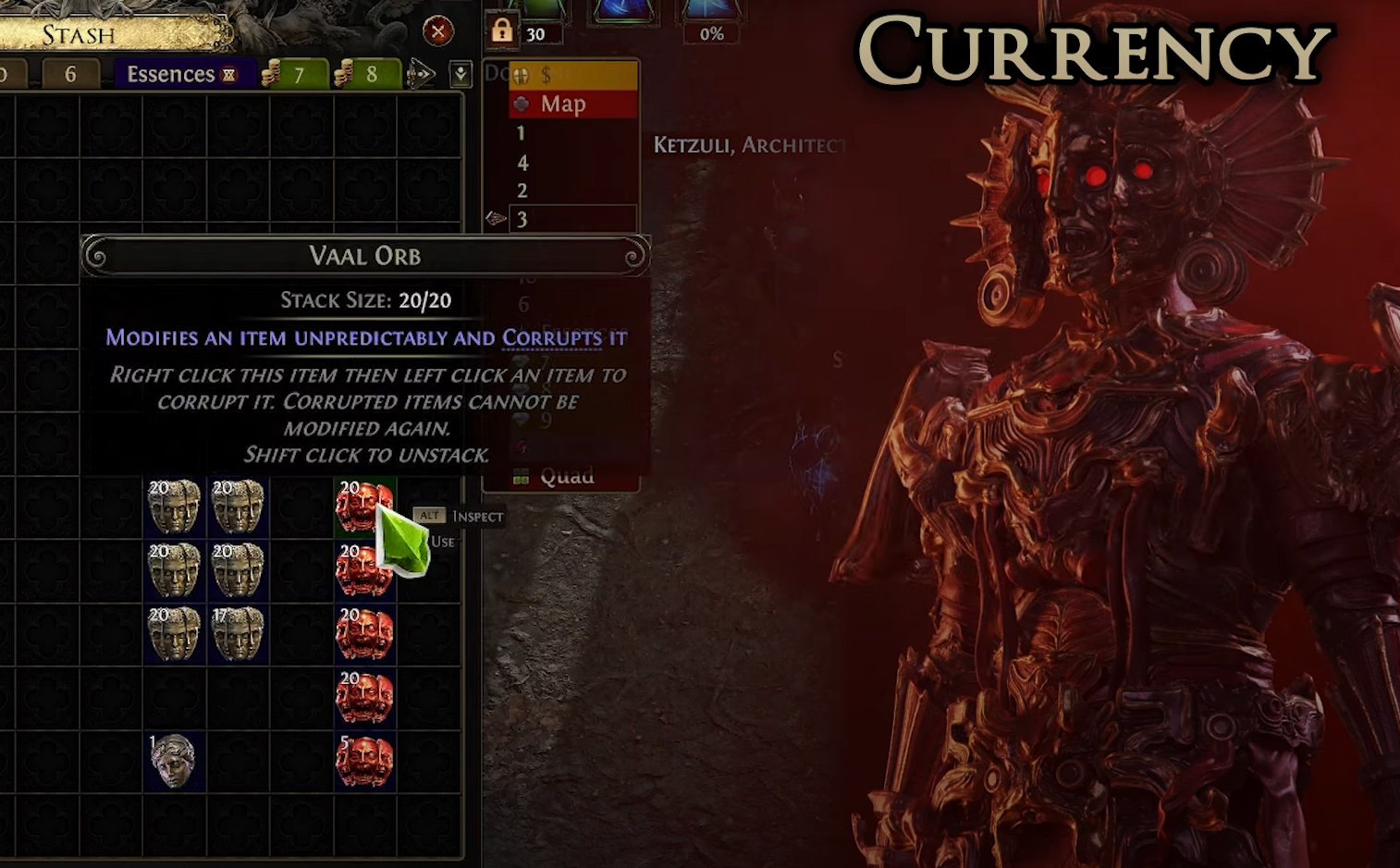Click the padlock icon beside the number 30
Viewport: 1400px width, 868px height.
coord(501,31)
